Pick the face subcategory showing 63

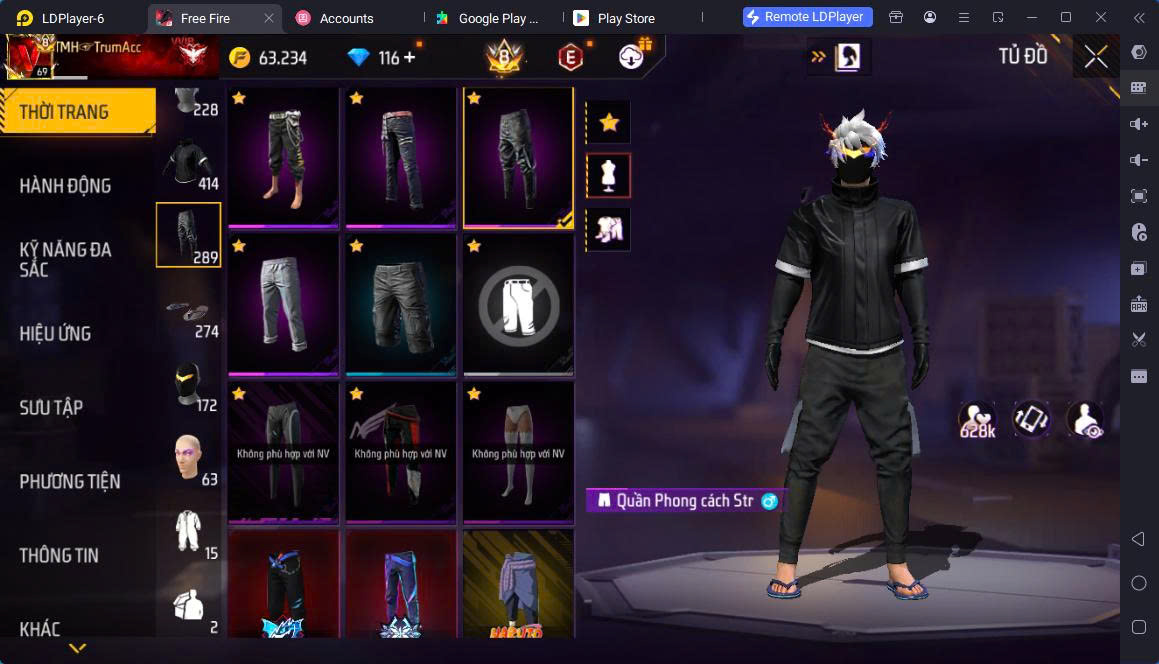189,458
